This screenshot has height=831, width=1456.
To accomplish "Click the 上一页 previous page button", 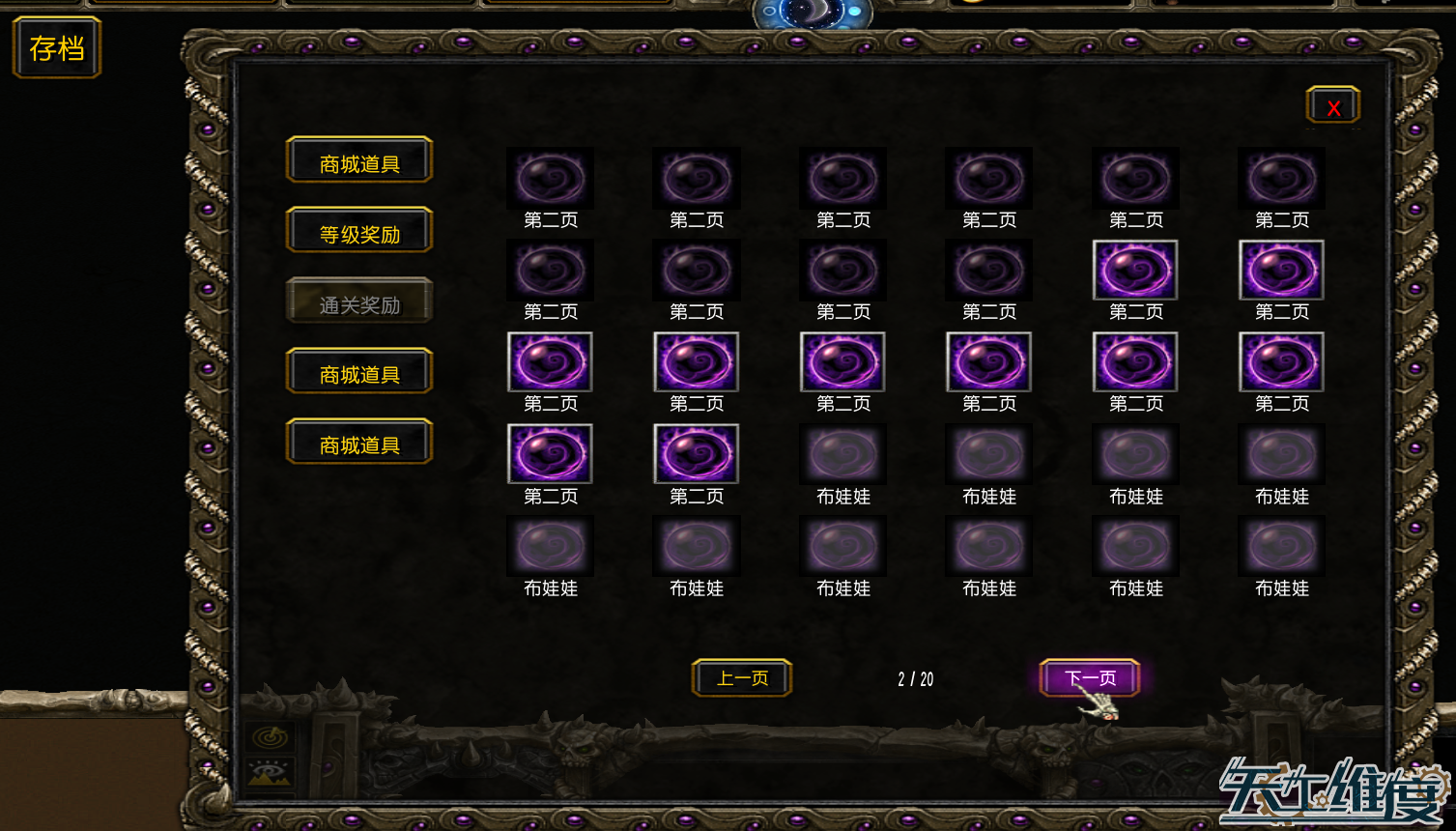I will click(741, 677).
